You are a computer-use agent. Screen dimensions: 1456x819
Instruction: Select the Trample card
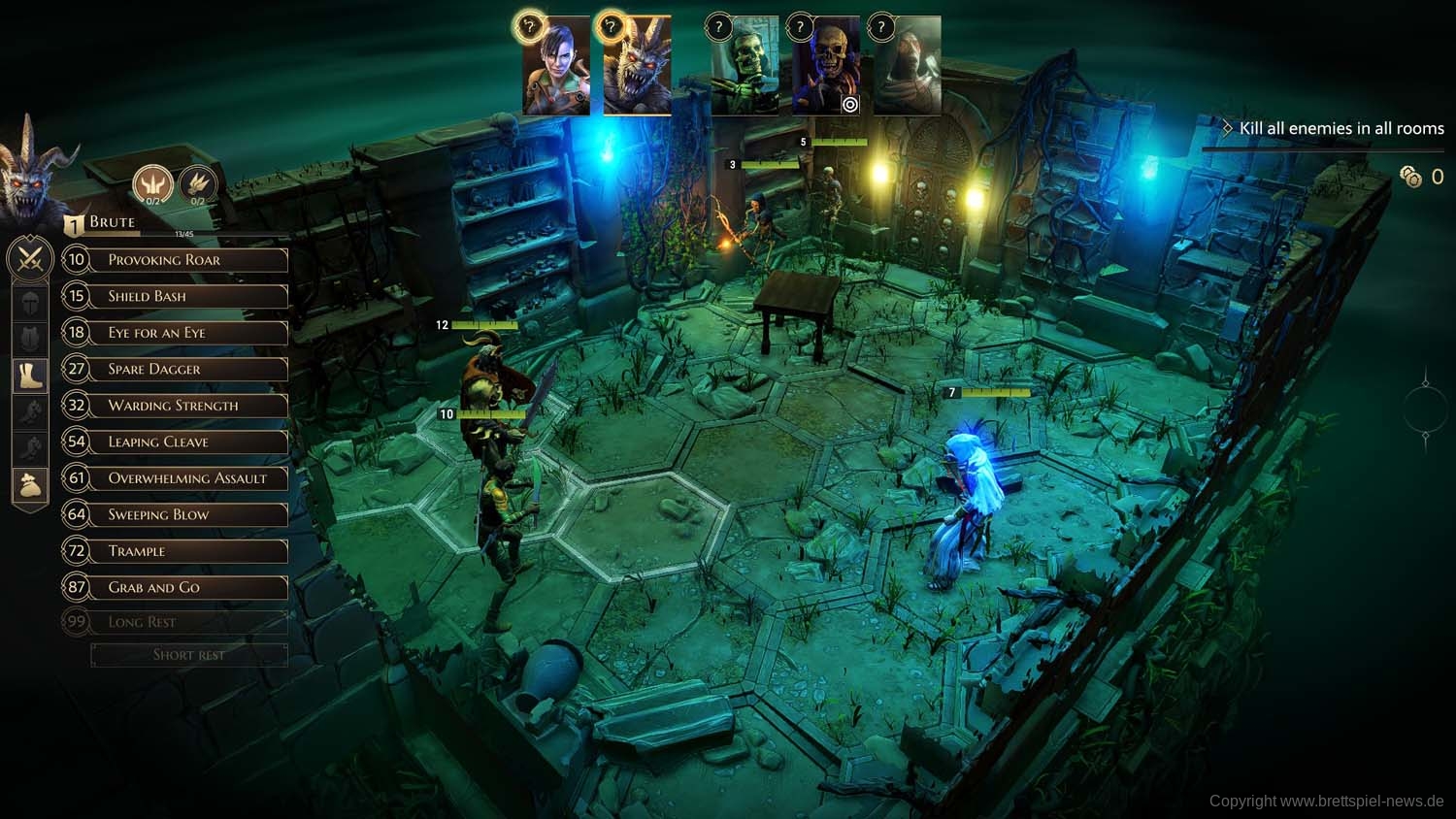pyautogui.click(x=175, y=551)
